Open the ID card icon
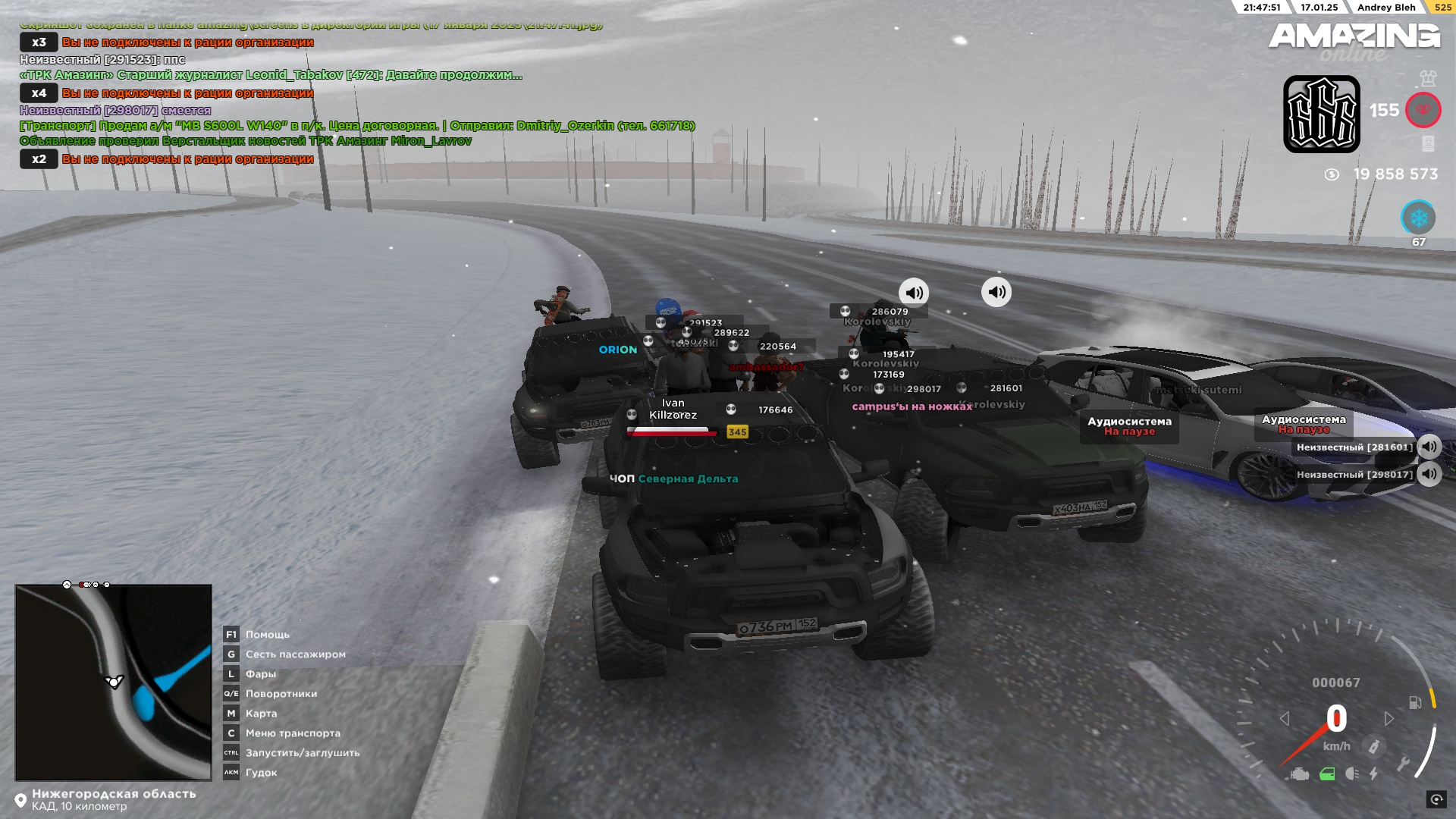The width and height of the screenshot is (1456, 819). pos(1428,143)
